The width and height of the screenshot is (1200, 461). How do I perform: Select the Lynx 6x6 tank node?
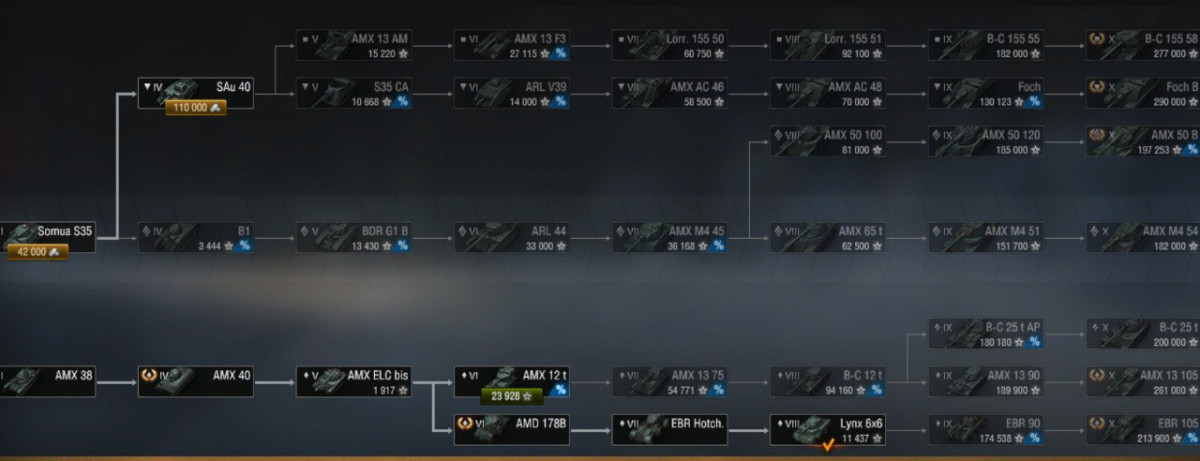coord(828,430)
